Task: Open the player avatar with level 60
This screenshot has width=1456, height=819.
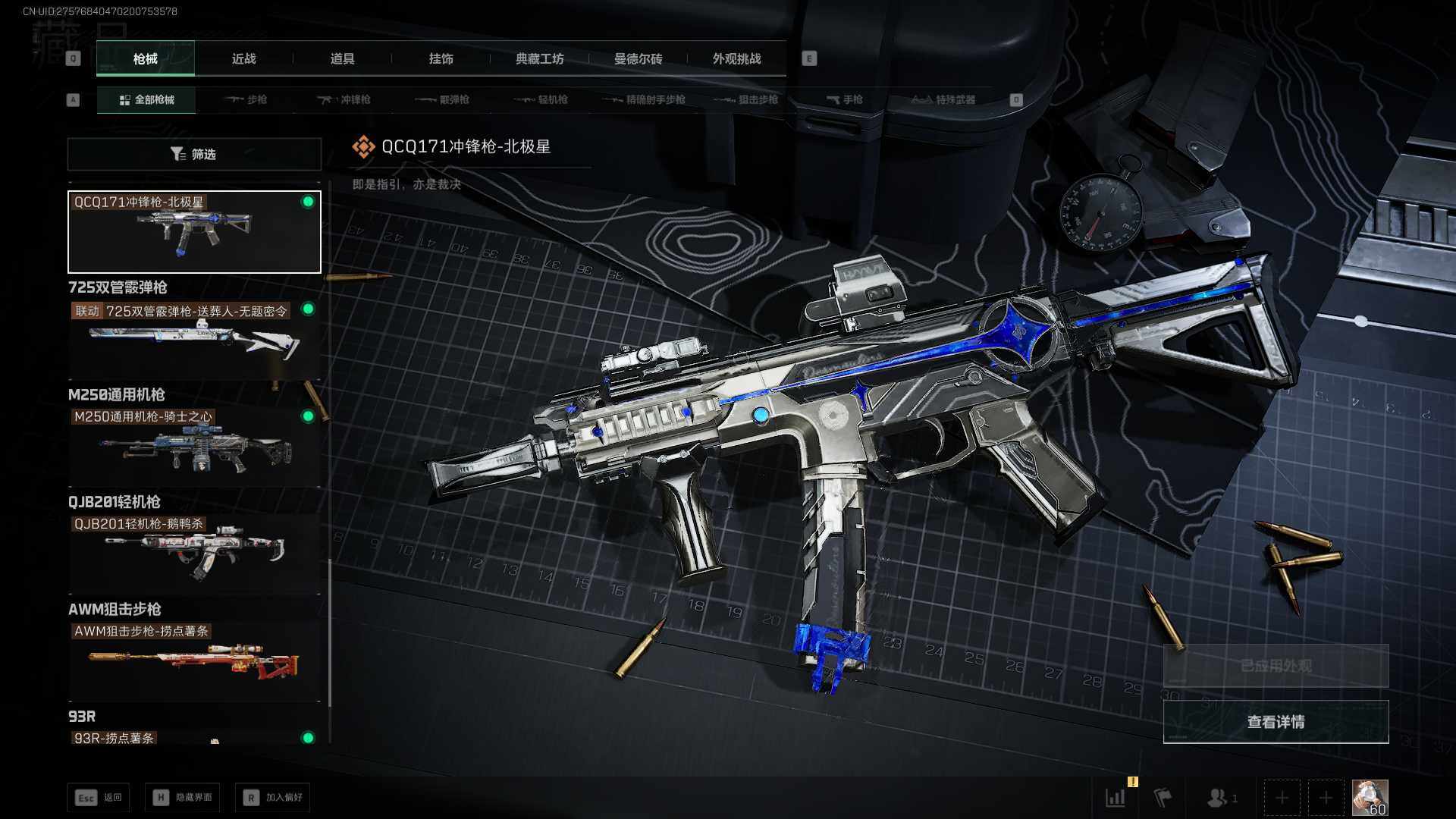Action: (x=1370, y=798)
